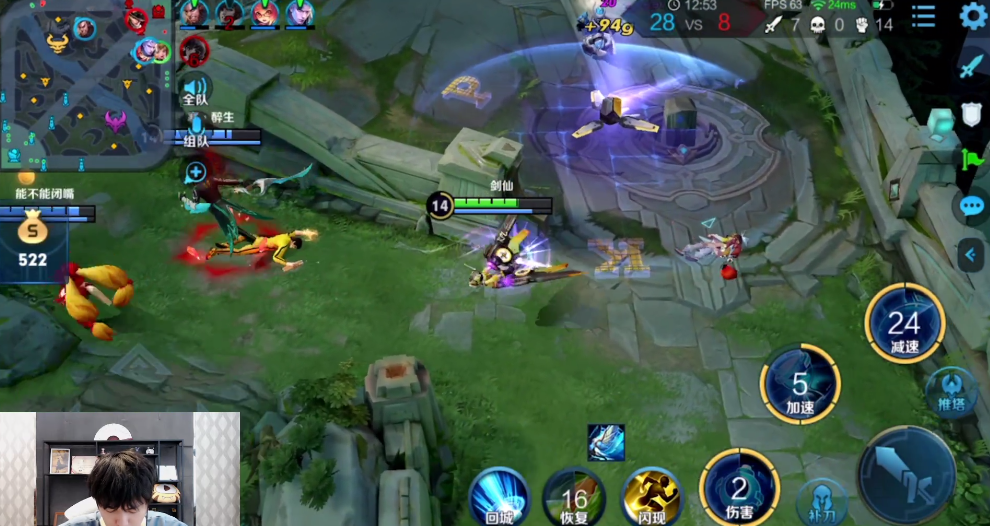Viewport: 990px width, 526px height.
Task: Cast the 闪现 flash spell
Action: click(651, 496)
